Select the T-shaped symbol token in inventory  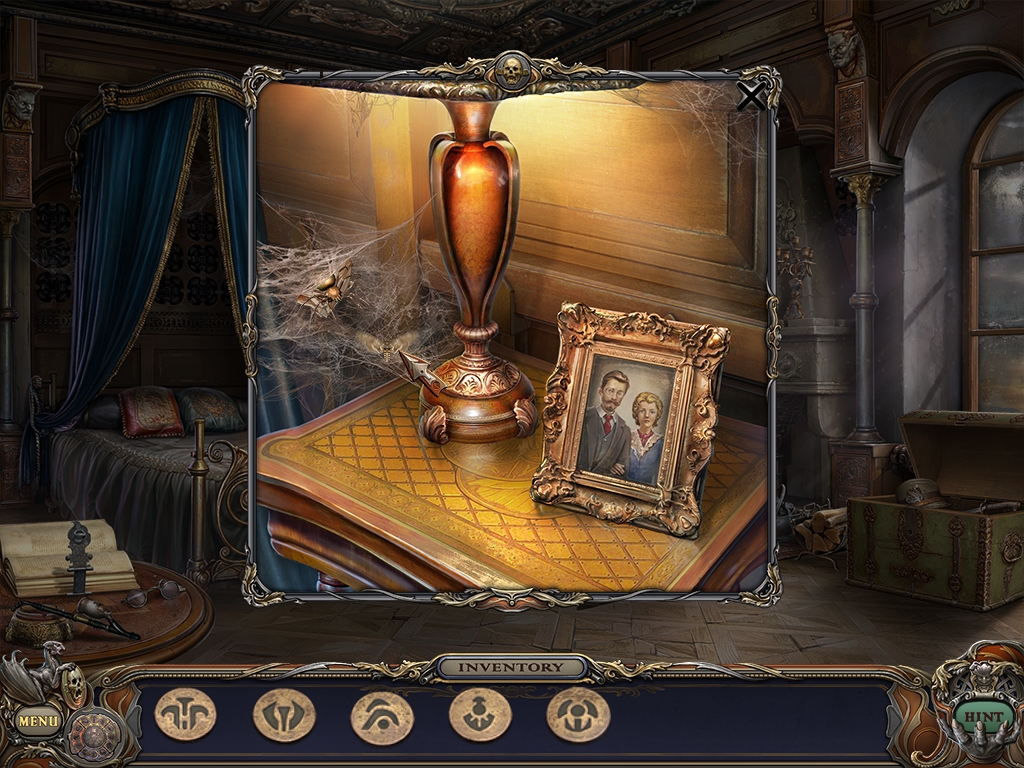185,715
